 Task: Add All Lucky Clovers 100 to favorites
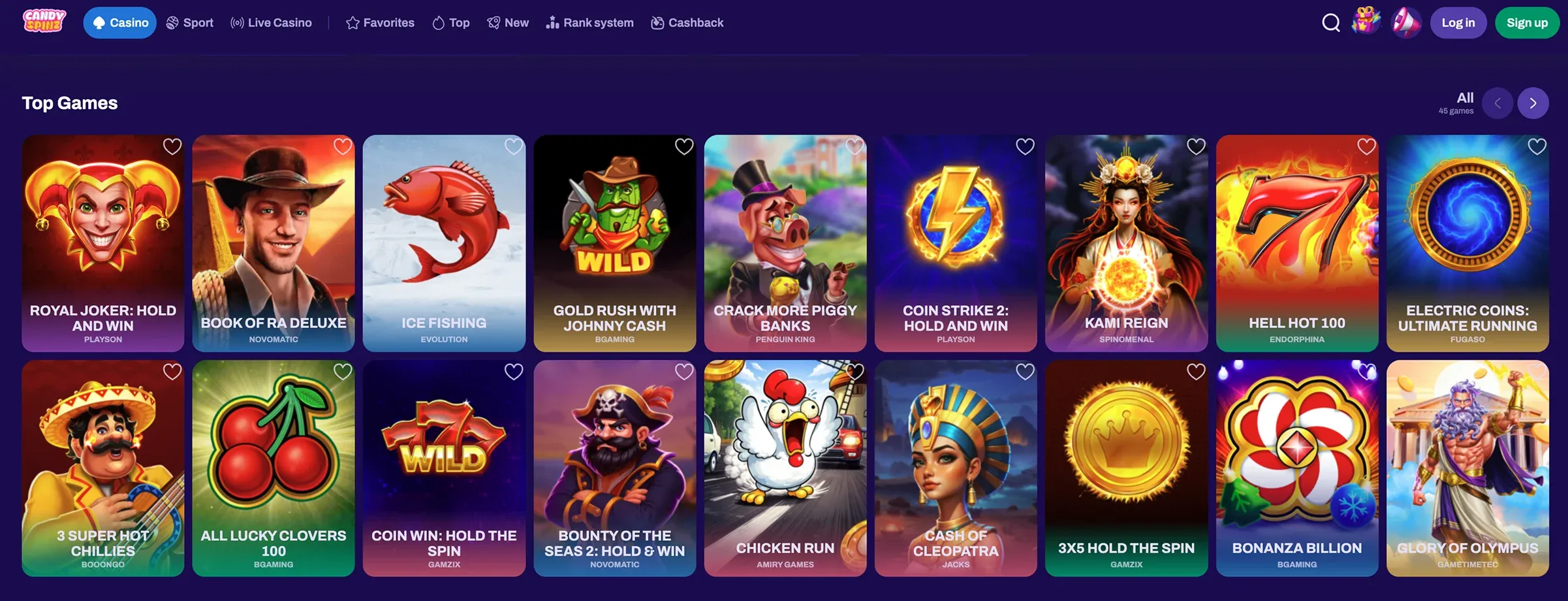tap(343, 371)
